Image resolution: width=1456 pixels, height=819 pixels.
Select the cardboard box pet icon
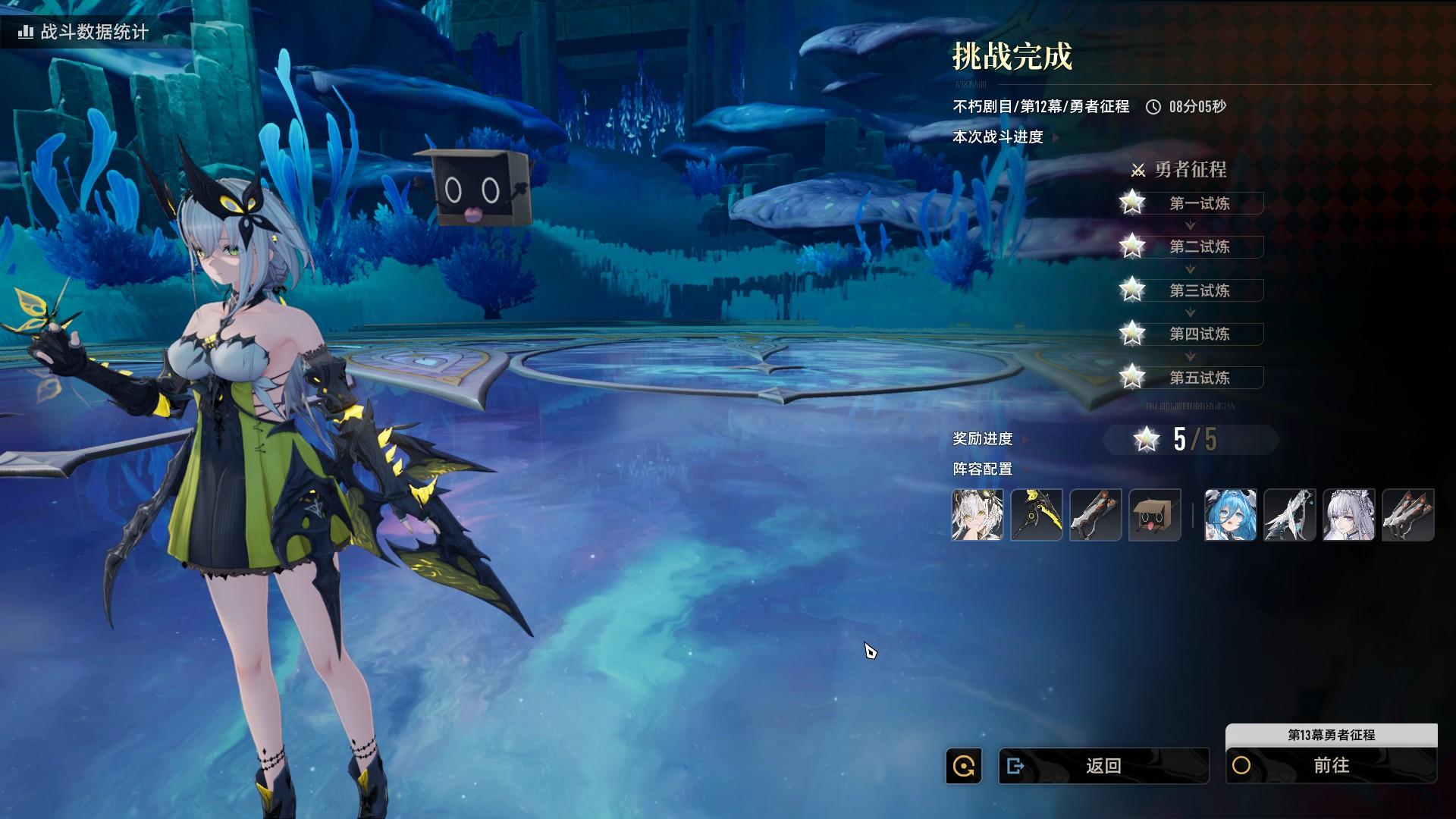(x=1155, y=515)
